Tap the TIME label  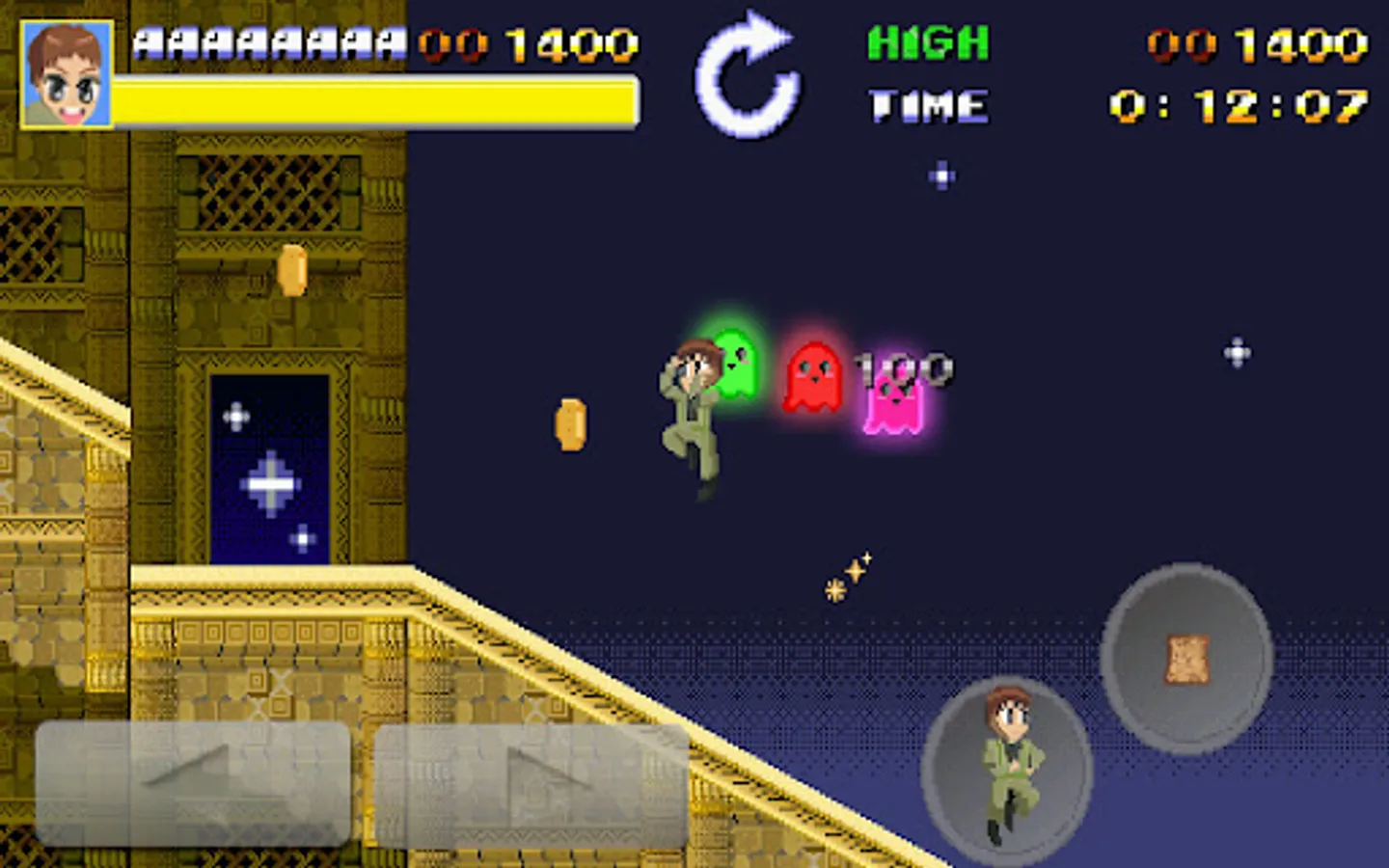coord(928,104)
